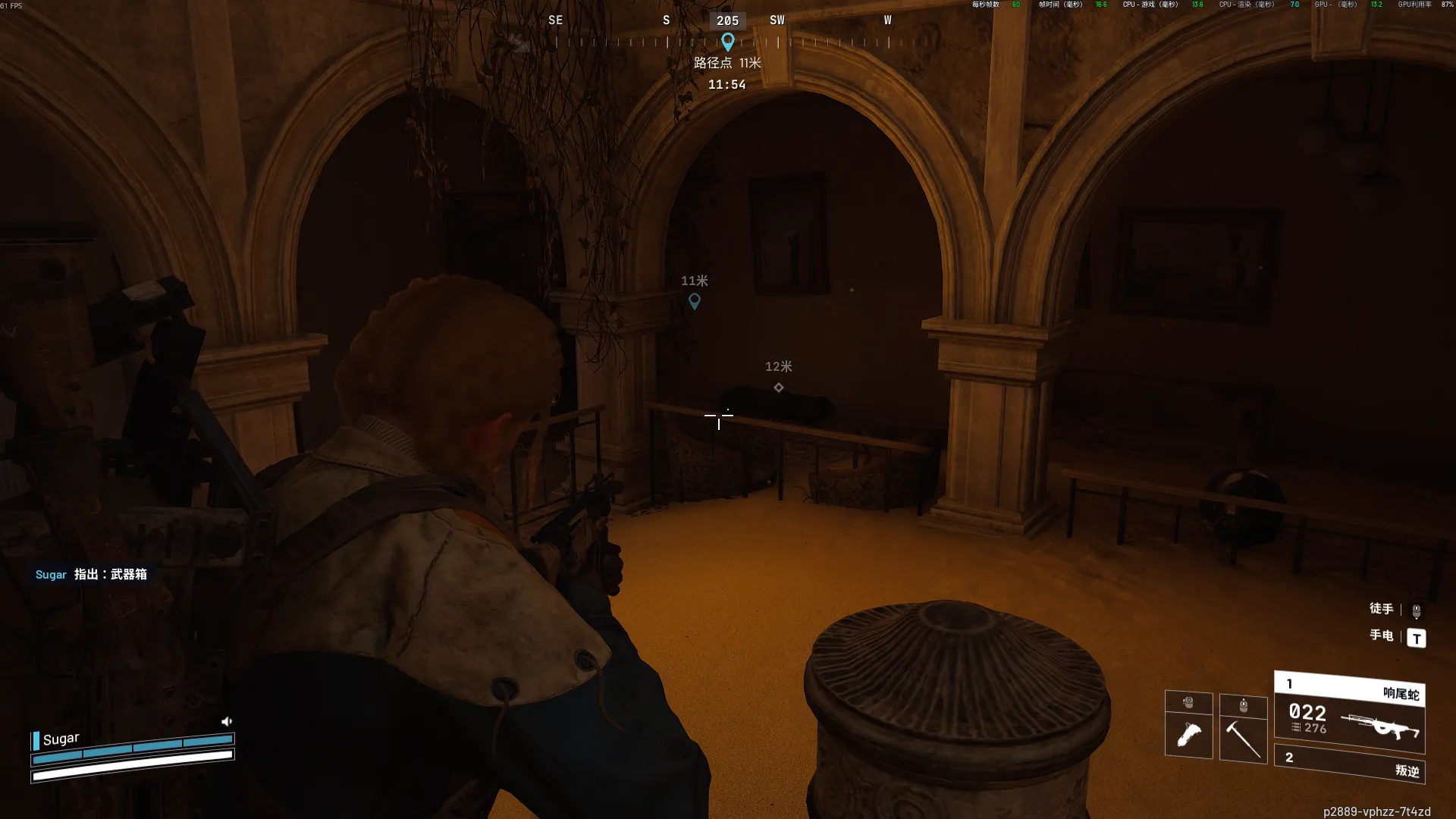
Task: Click the 路径点 waypoint marker on the compass
Action: (x=727, y=42)
